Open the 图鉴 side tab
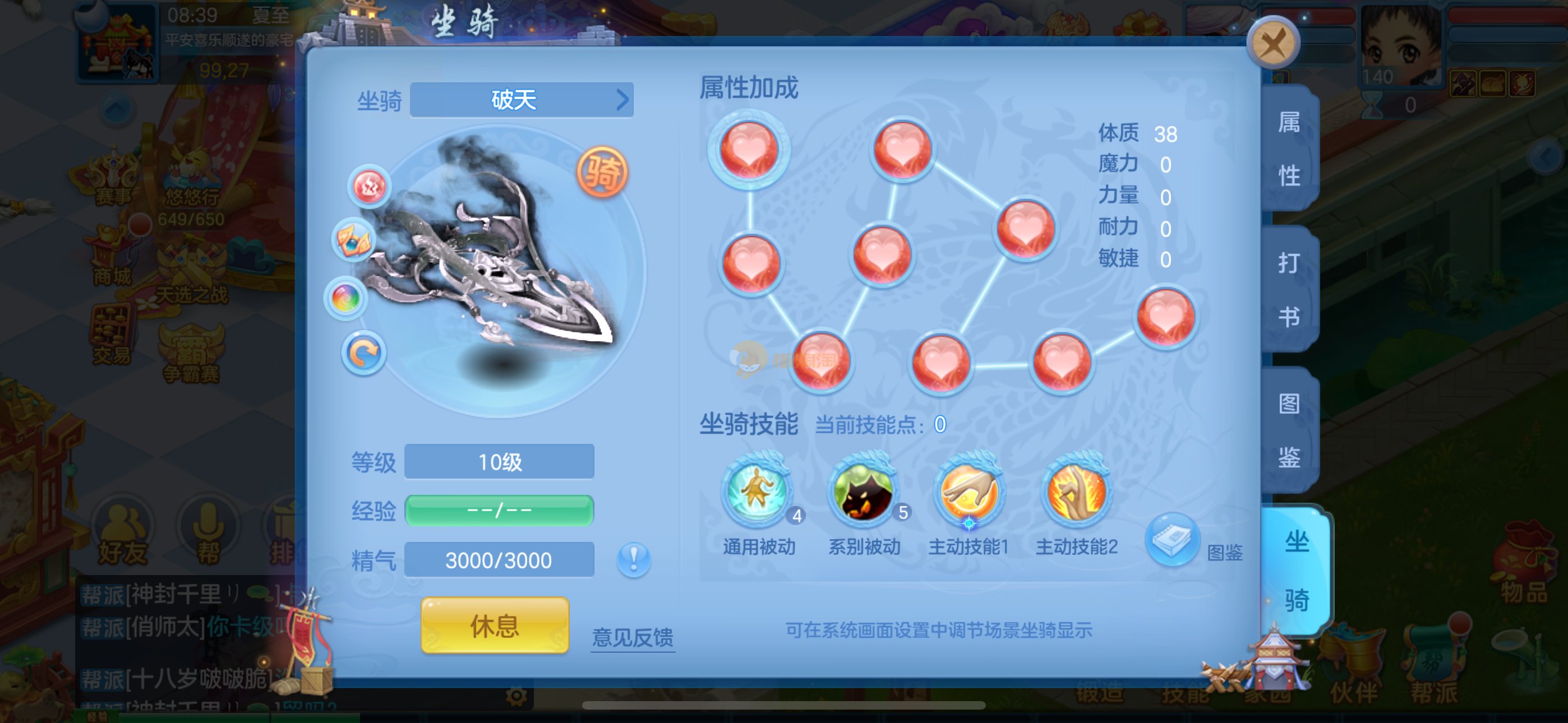Viewport: 1568px width, 723px height. (1289, 430)
